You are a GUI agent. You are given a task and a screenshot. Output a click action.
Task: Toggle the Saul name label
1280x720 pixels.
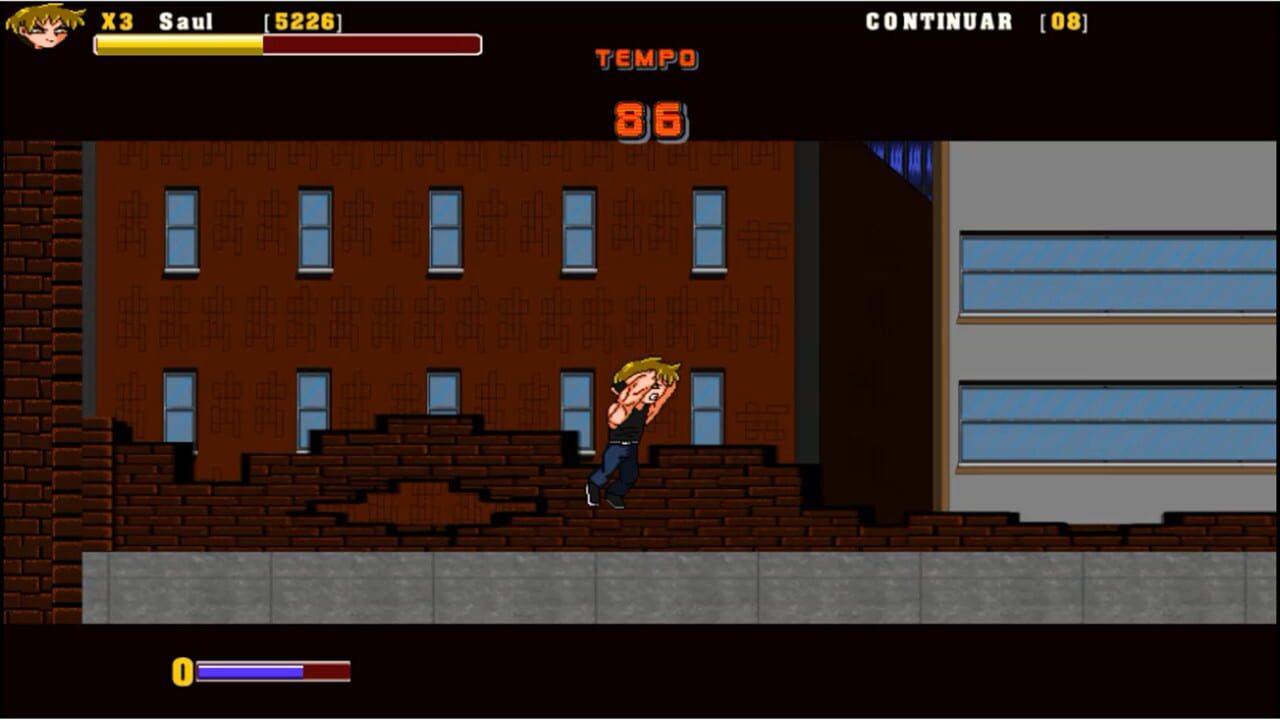tap(185, 22)
